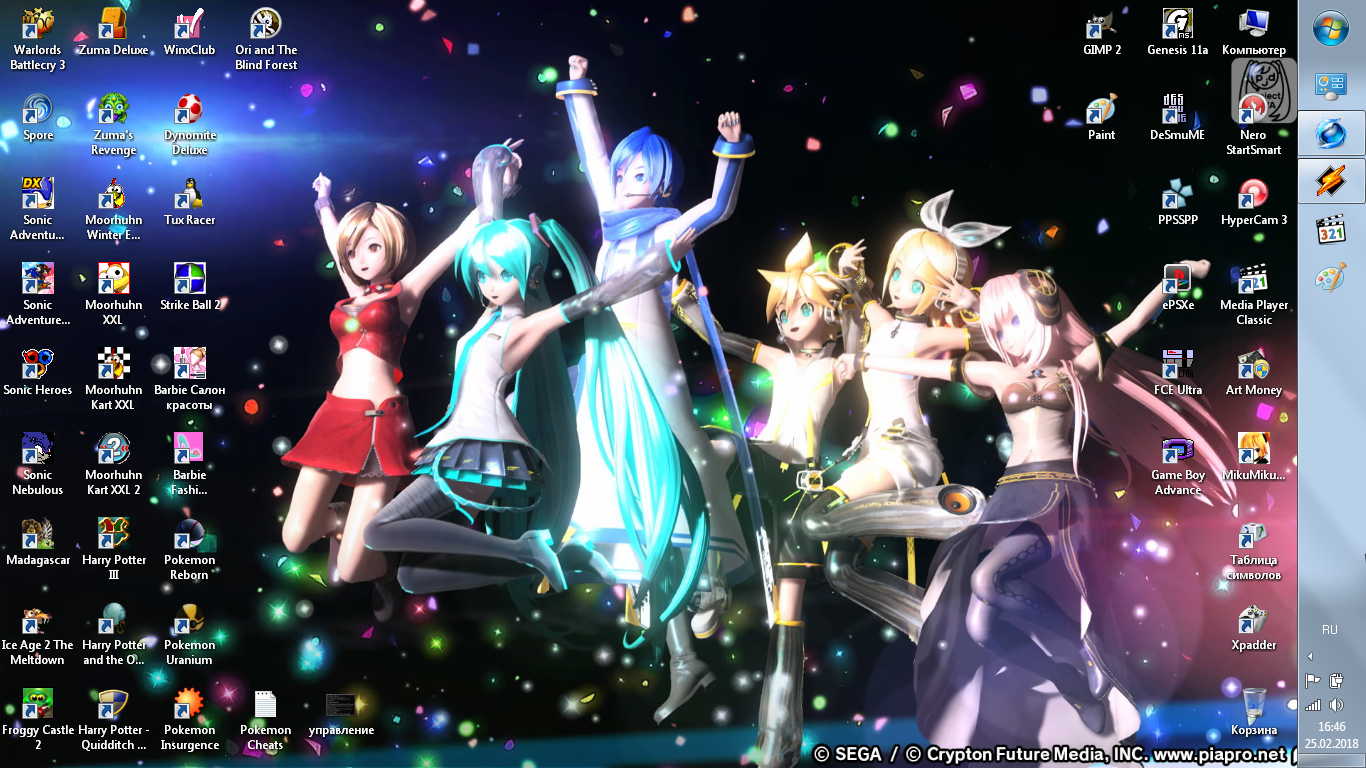
Task: Open the Windows Start menu
Action: (1331, 28)
